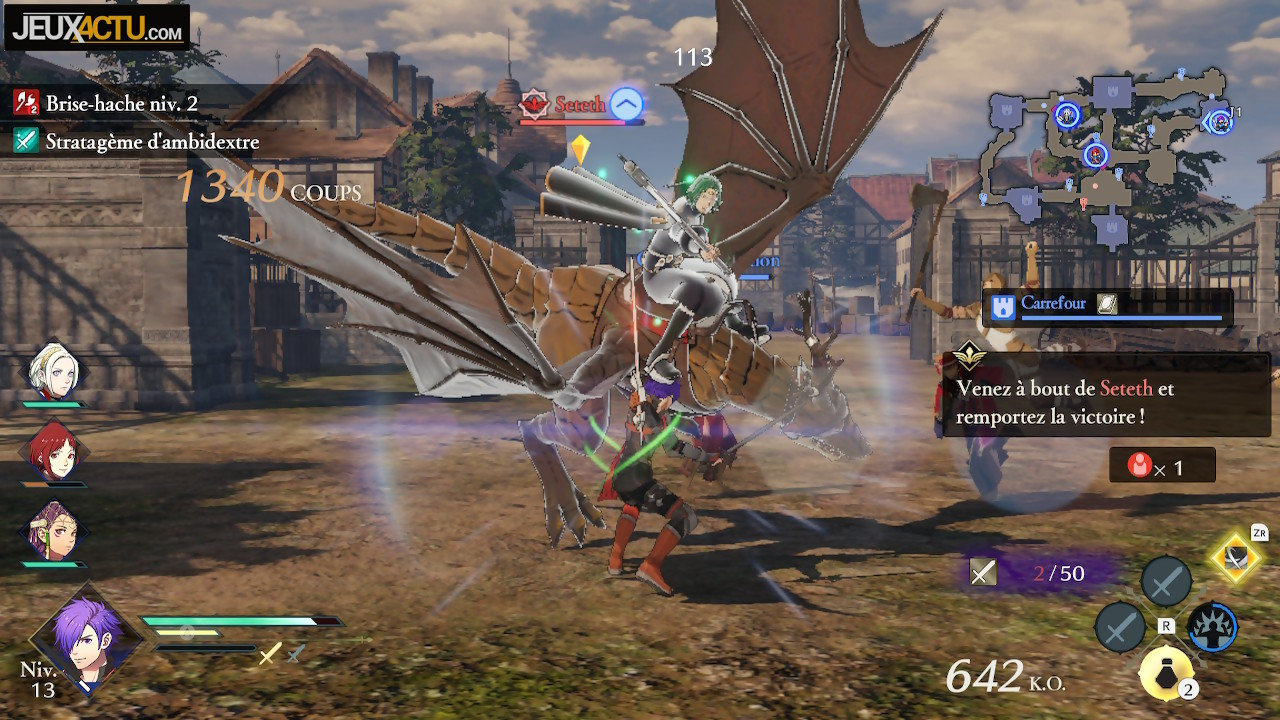Select the Stratagème d'ambidextre entry

pos(150,142)
